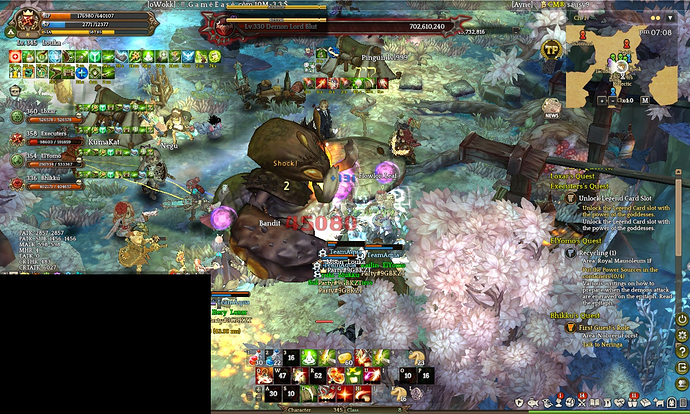Screen dimensions: 690x414
Task: Zoom out the minimap with minus button
Action: (611, 100)
